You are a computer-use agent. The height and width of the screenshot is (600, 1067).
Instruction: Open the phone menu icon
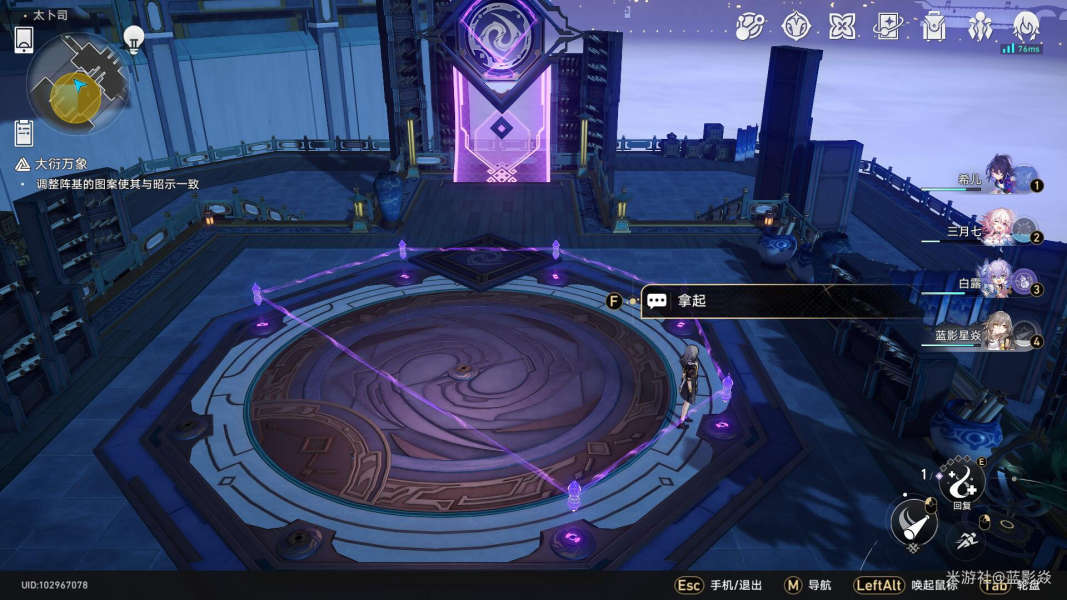(x=24, y=40)
